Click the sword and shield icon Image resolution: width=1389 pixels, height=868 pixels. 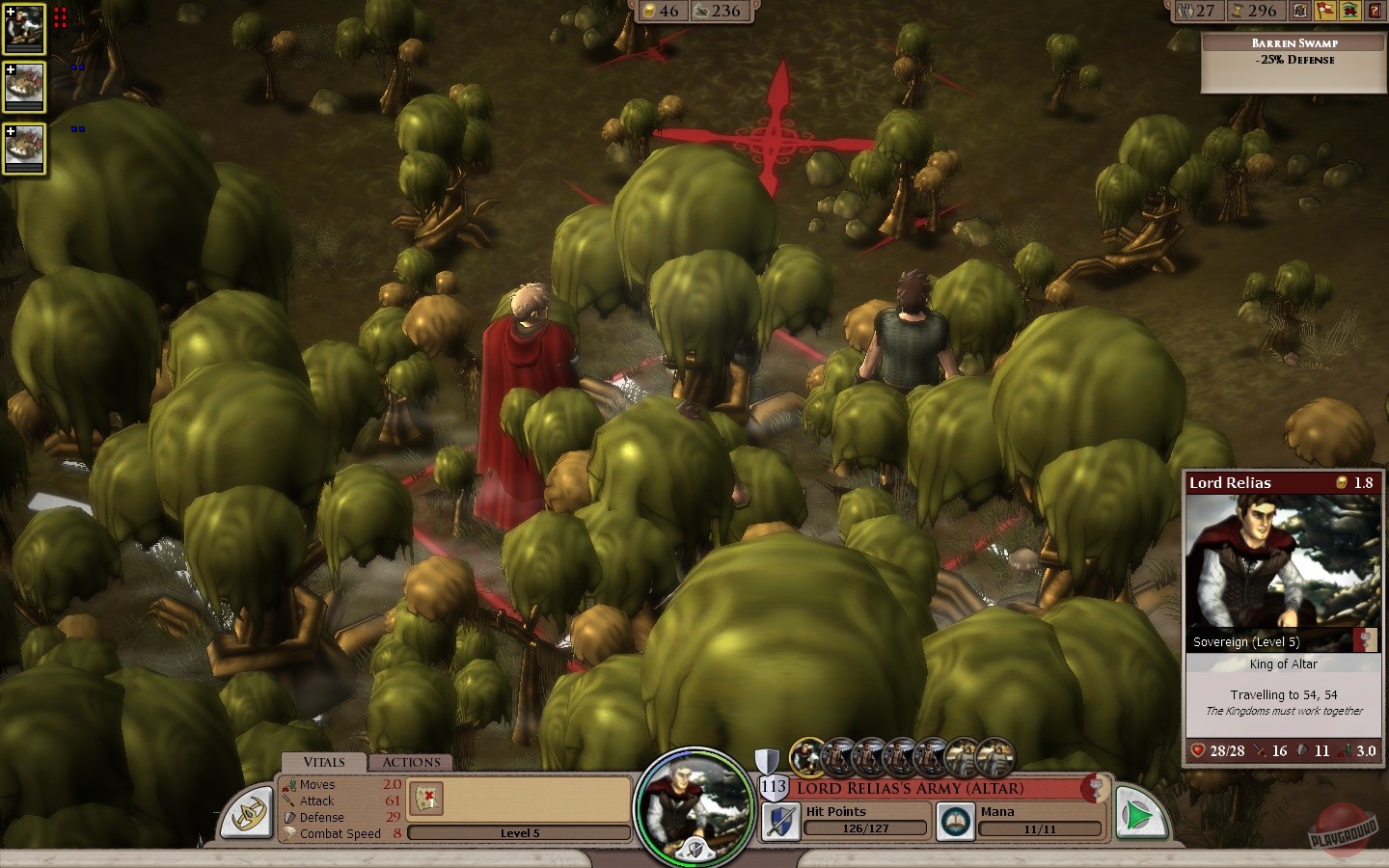tap(780, 821)
